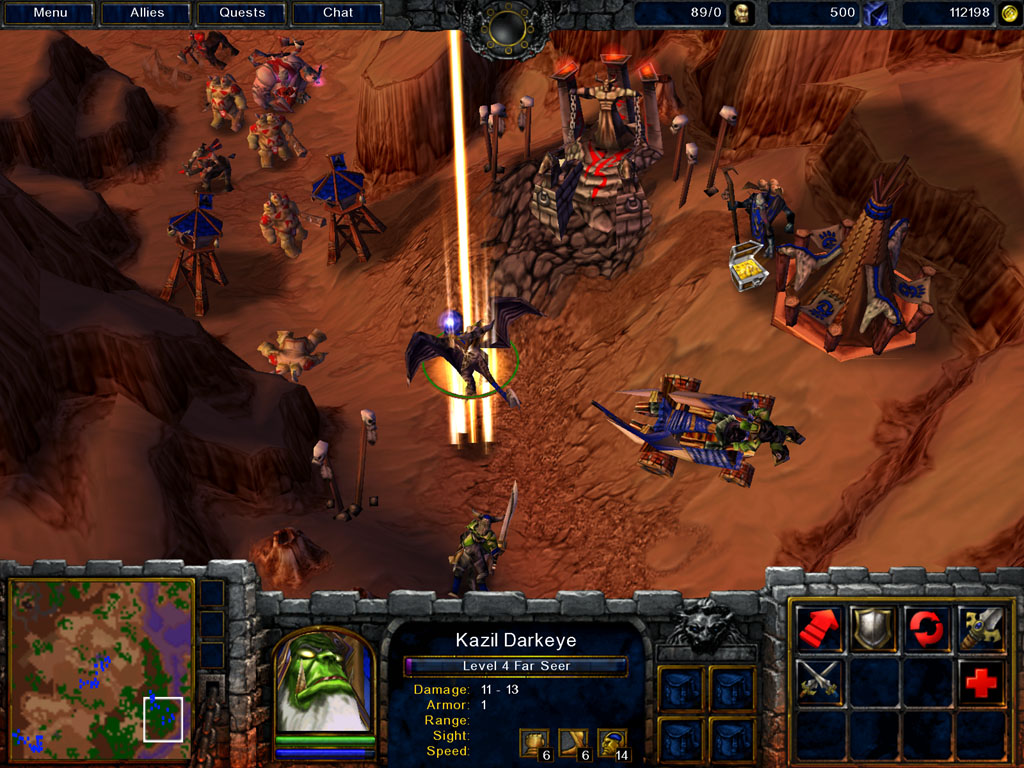1024x768 pixels.
Task: Click the Strength fist attribute icon
Action: pos(533,742)
